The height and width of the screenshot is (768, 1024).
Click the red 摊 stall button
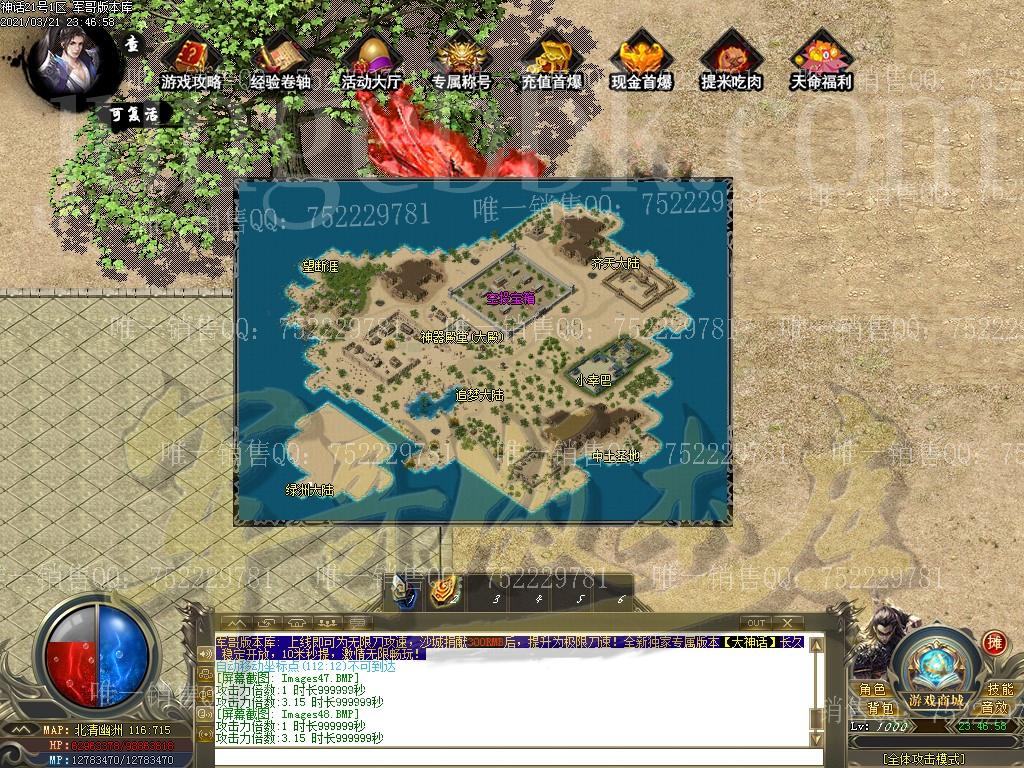click(x=994, y=642)
